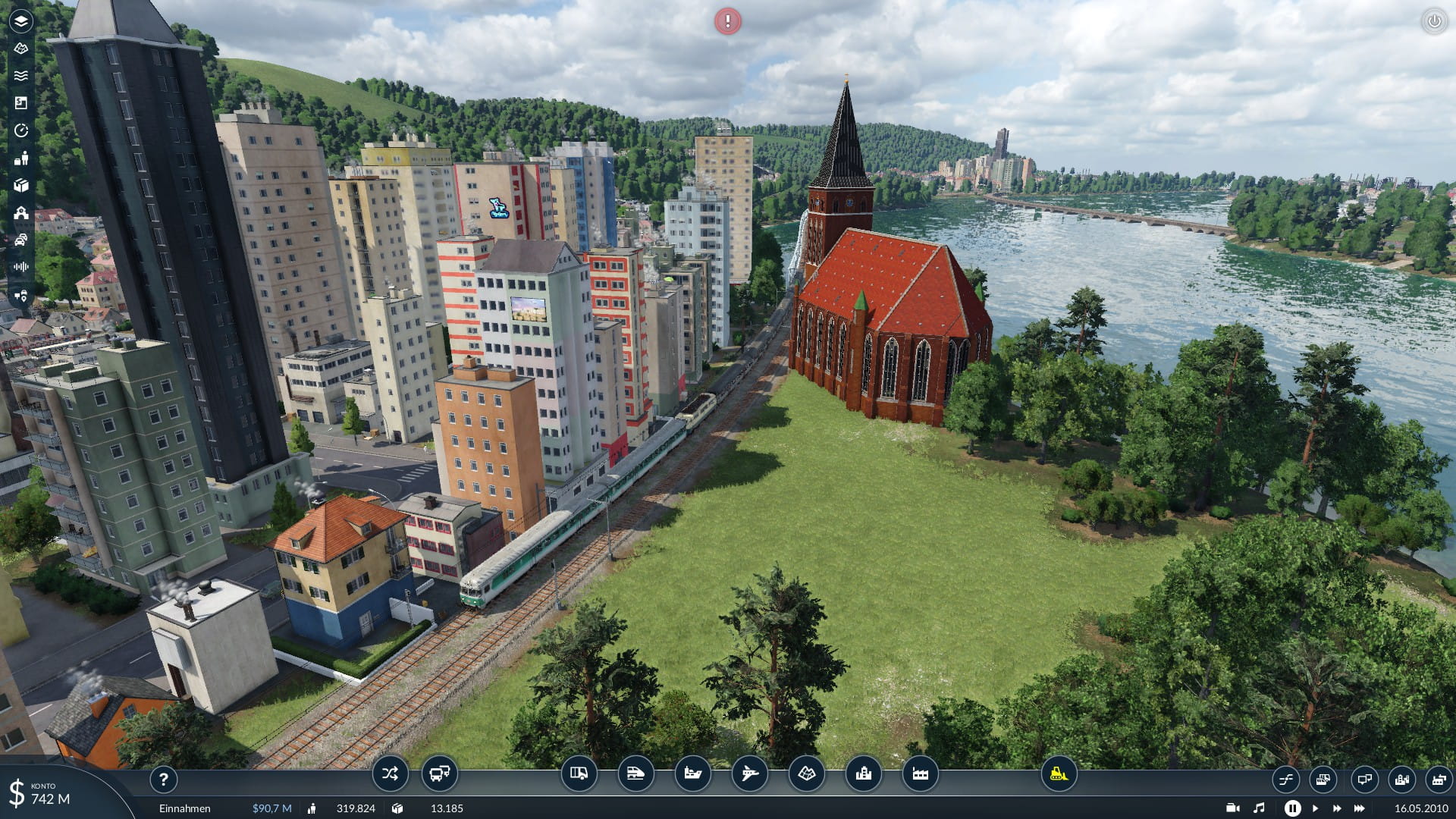Open the map layers menu
The width and height of the screenshot is (1456, 819).
click(21, 20)
